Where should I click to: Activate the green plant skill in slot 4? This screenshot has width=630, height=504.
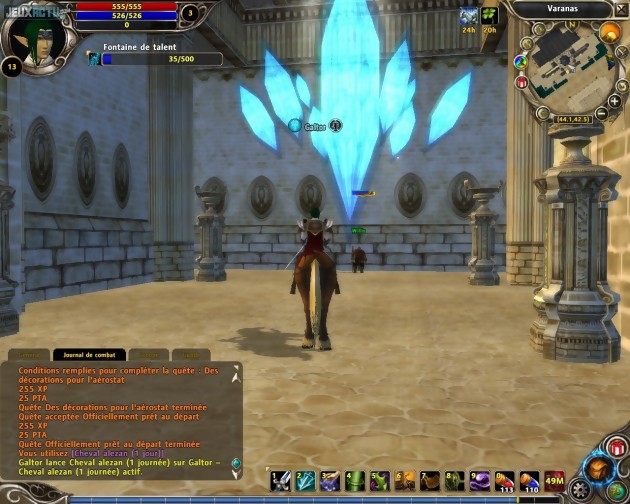[356, 481]
